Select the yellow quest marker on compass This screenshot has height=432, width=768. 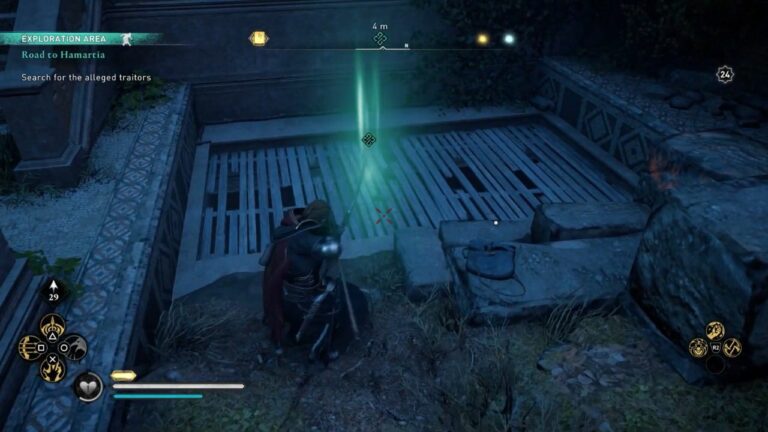[258, 39]
